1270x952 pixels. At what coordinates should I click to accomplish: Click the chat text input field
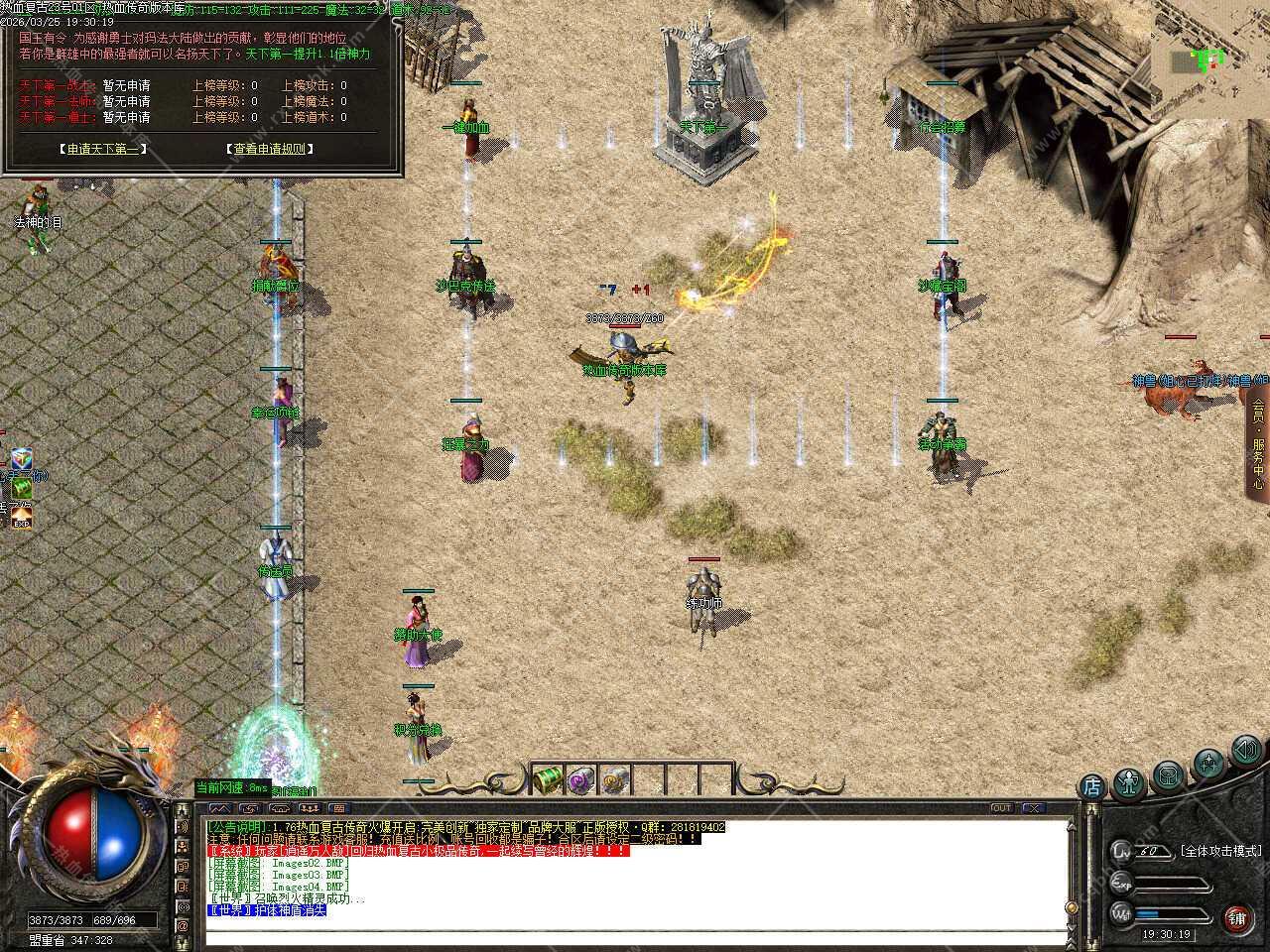[x=635, y=935]
